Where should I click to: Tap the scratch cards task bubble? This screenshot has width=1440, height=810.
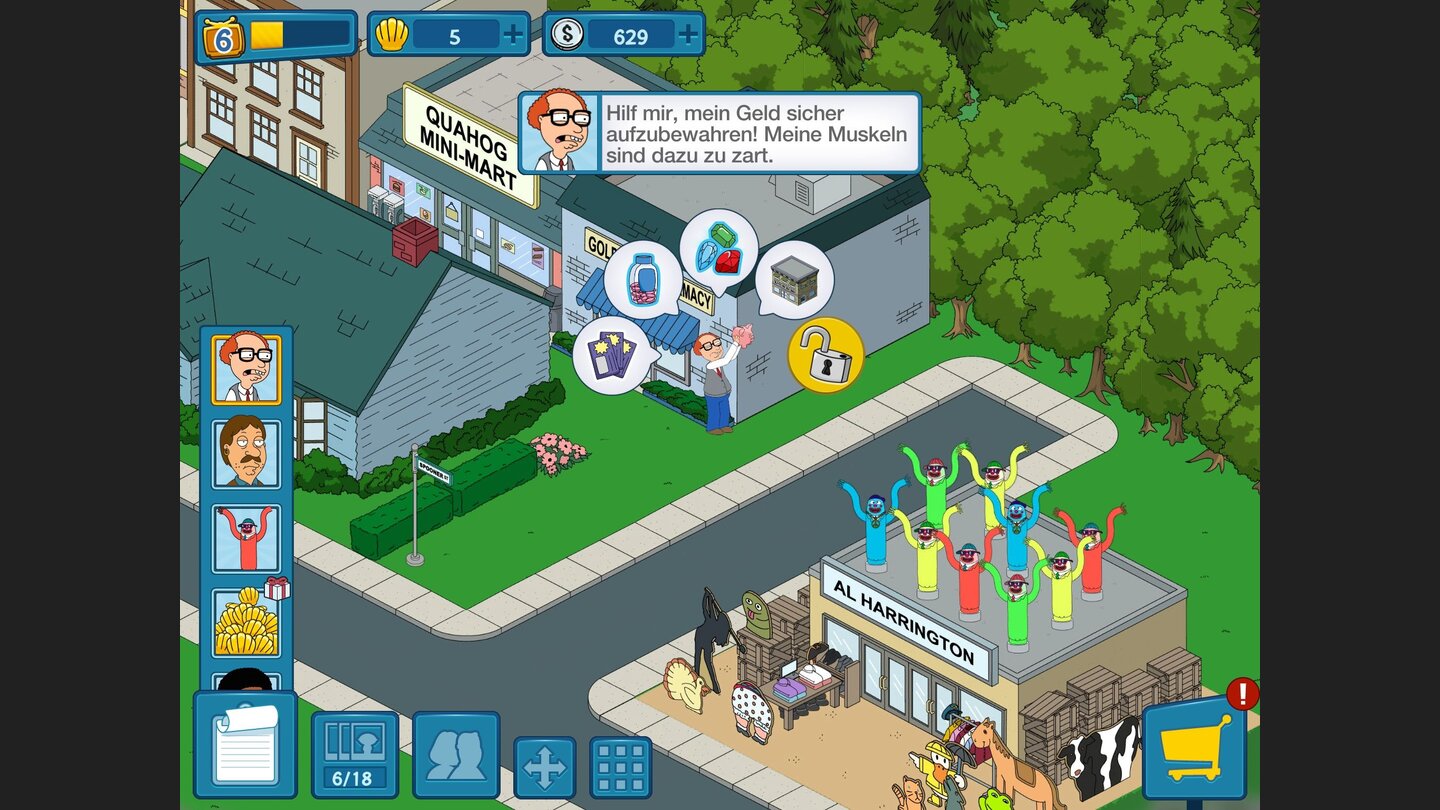(613, 355)
